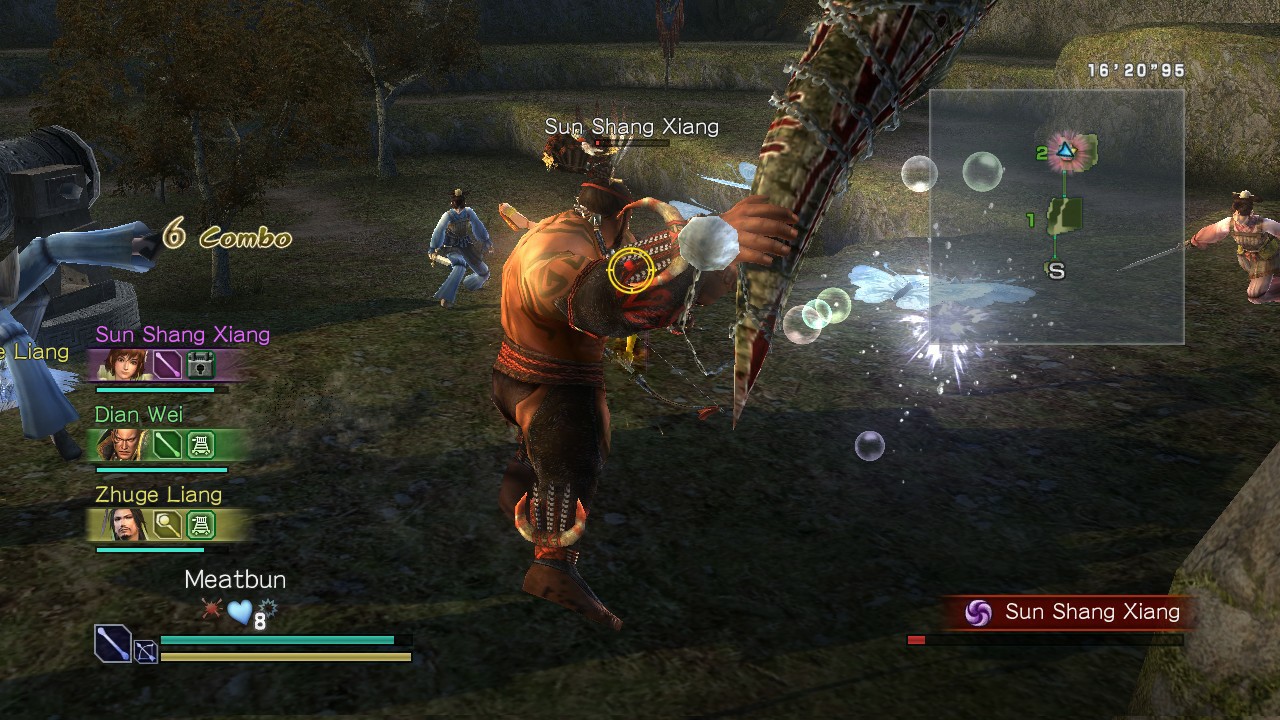The width and height of the screenshot is (1280, 720).
Task: Toggle the blue heart status icon above health bars
Action: tap(240, 611)
